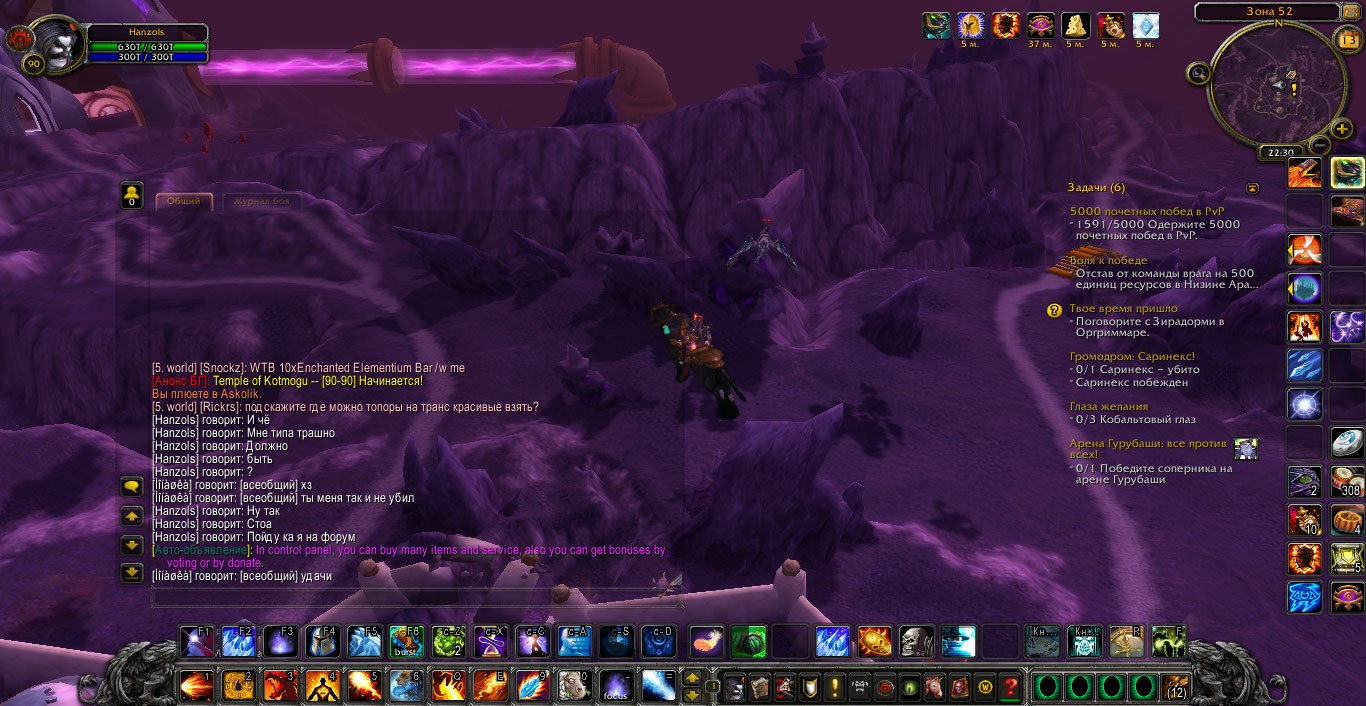Viewport: 1366px width, 706px height.
Task: Use the fire ability in slot 1
Action: (196, 687)
